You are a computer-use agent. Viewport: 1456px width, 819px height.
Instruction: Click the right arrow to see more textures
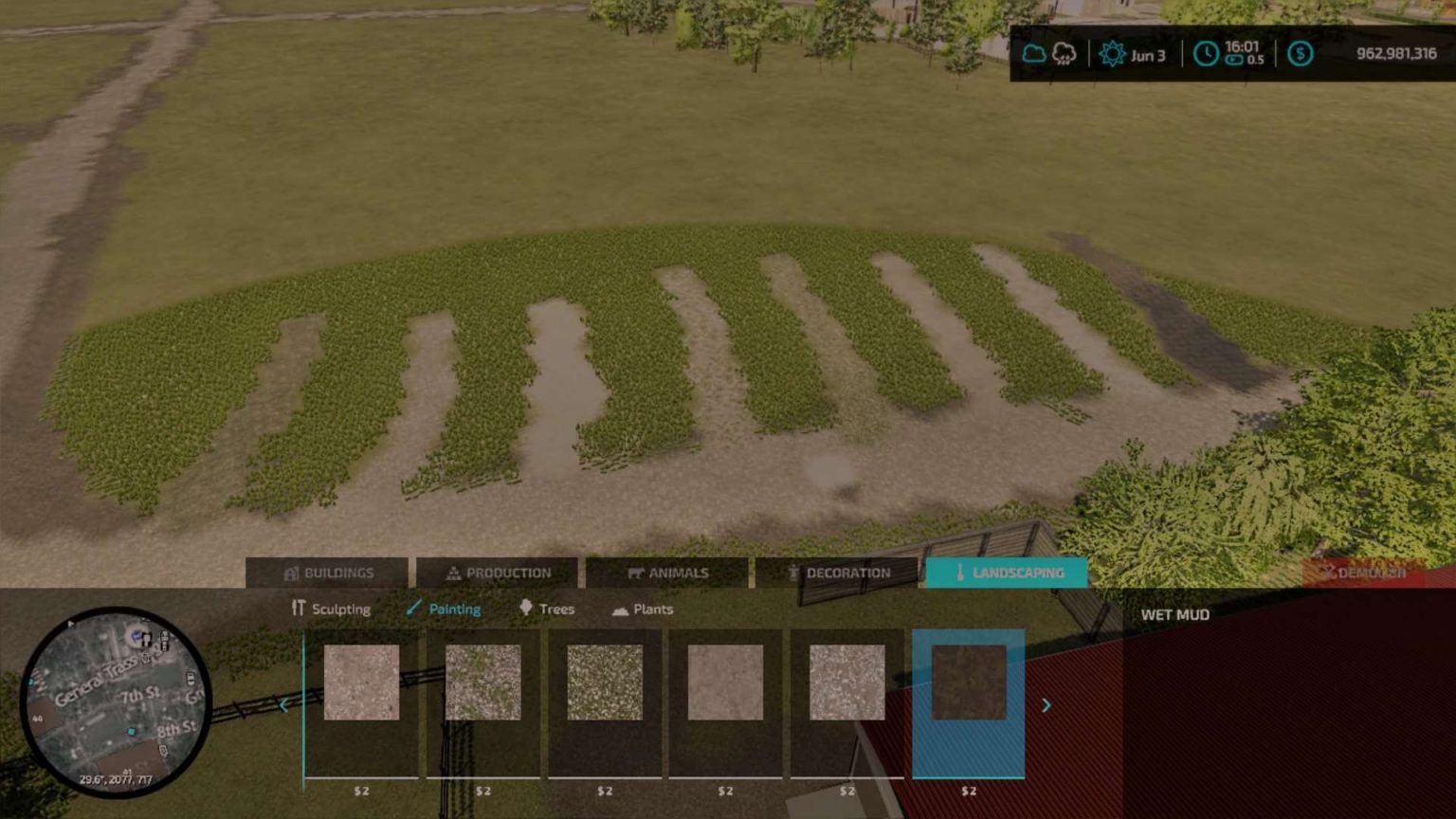click(x=1046, y=705)
